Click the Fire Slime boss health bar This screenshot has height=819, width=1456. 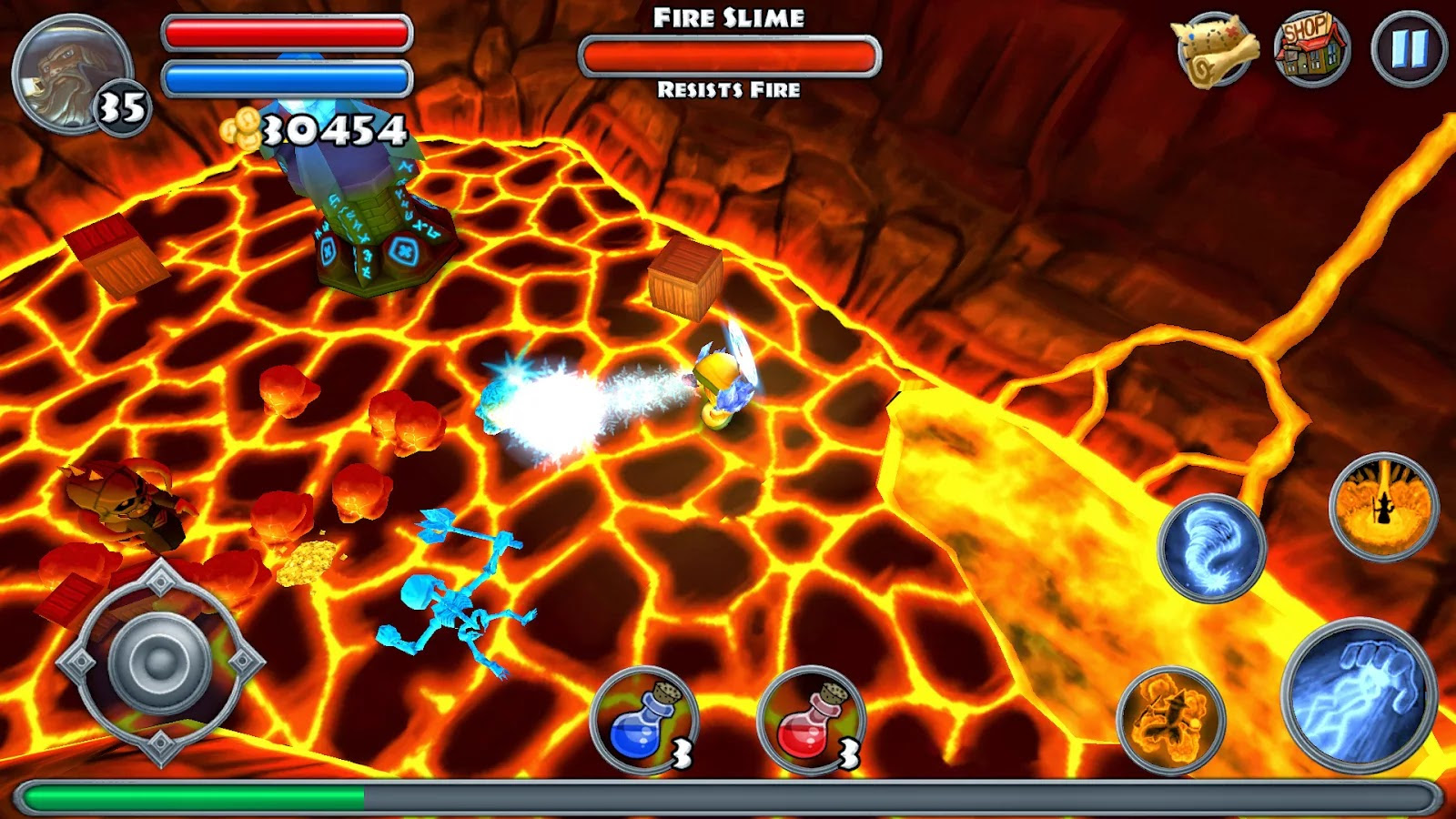click(x=728, y=54)
